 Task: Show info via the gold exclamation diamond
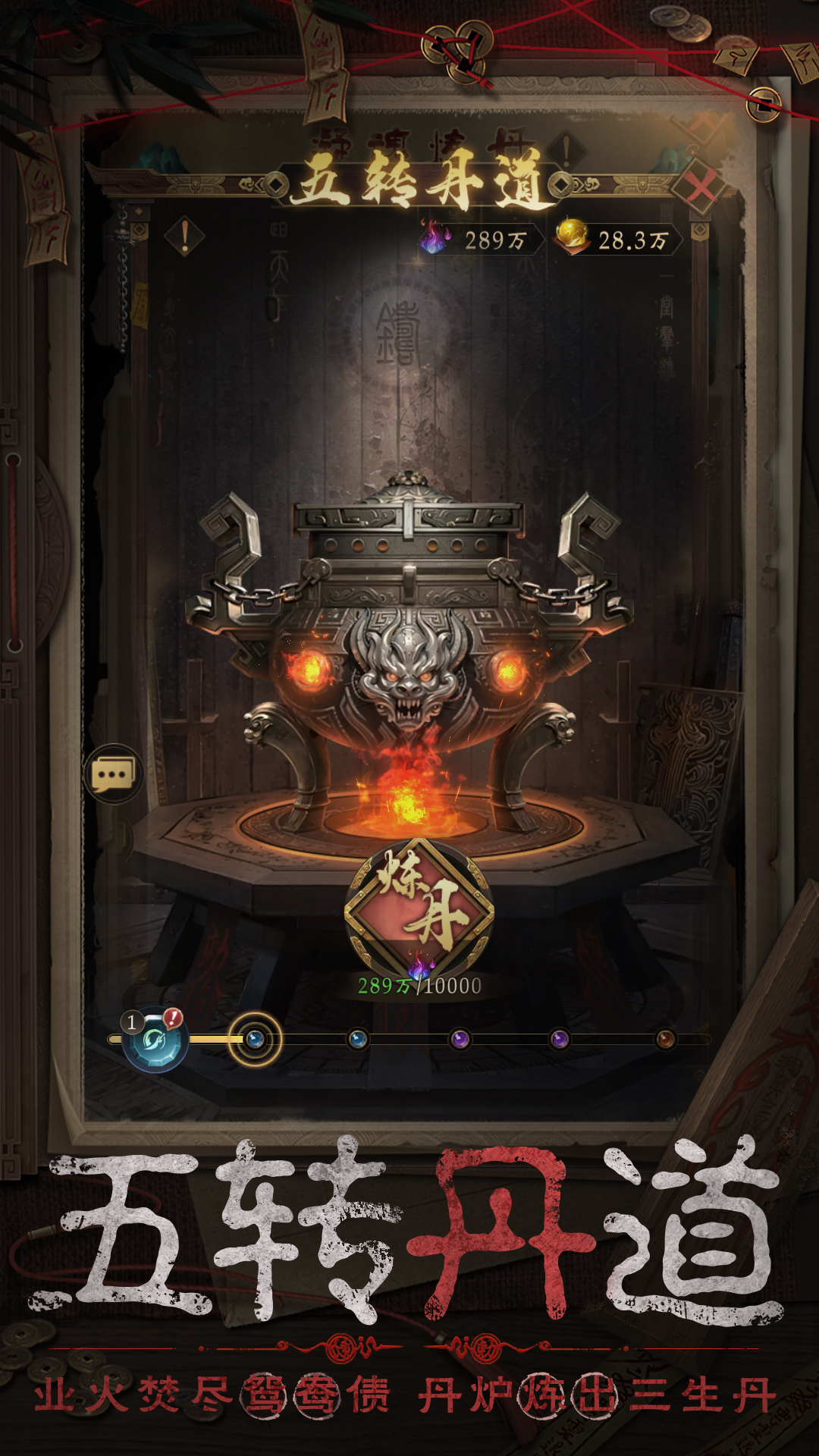[184, 237]
